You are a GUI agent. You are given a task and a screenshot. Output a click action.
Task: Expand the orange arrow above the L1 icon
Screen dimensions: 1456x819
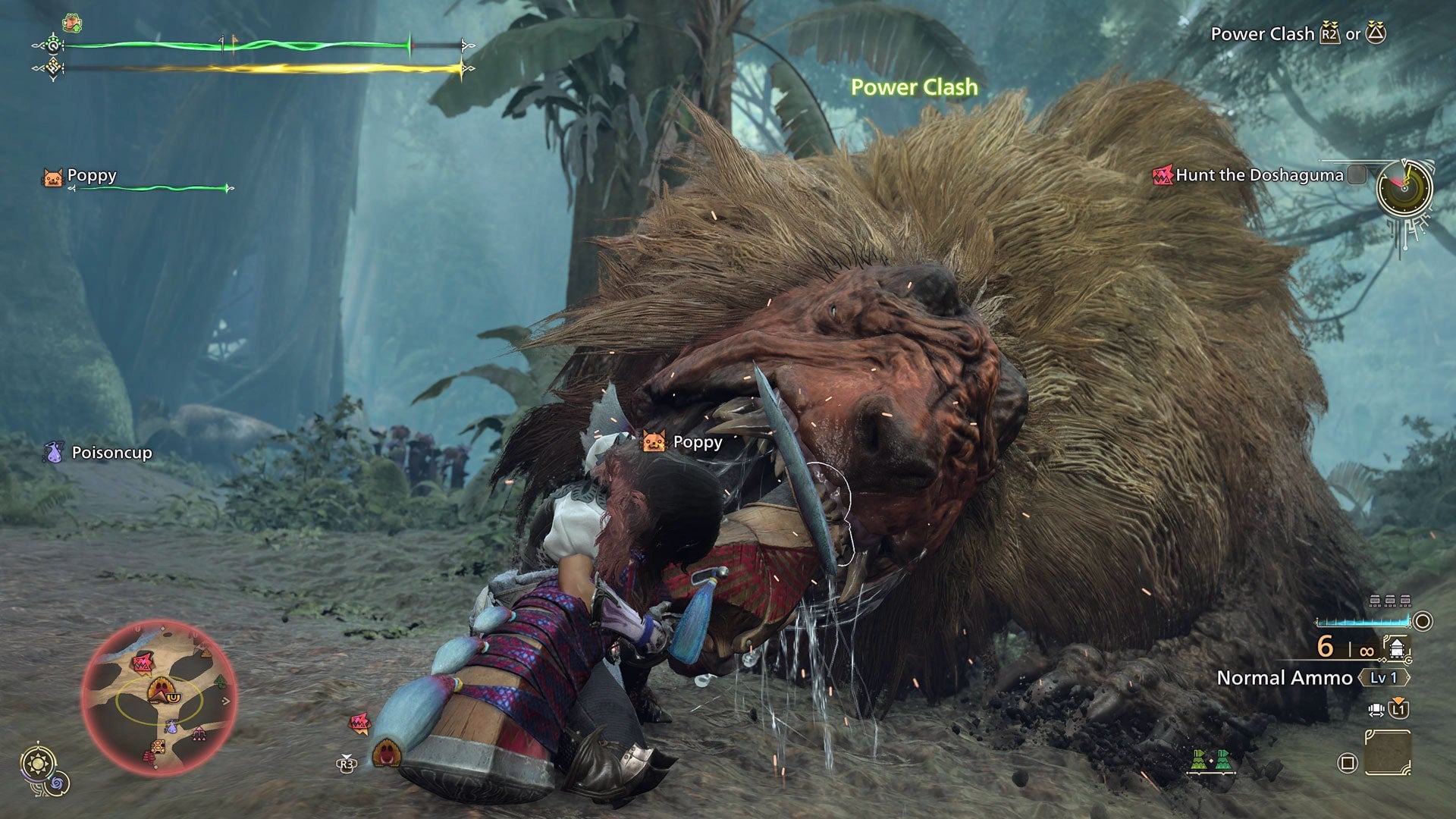point(1398,699)
